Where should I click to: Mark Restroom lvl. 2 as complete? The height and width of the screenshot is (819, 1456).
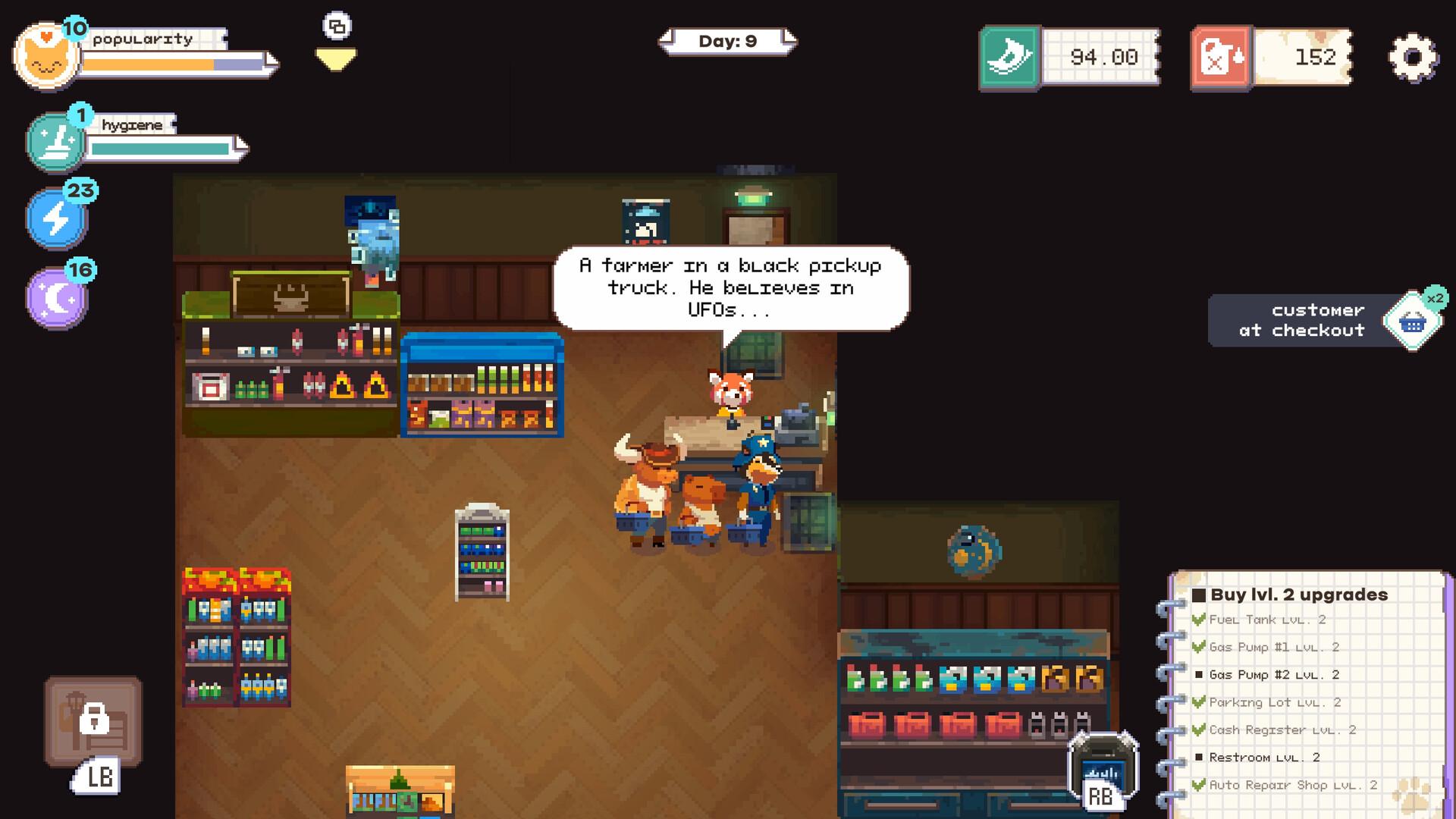click(1200, 757)
